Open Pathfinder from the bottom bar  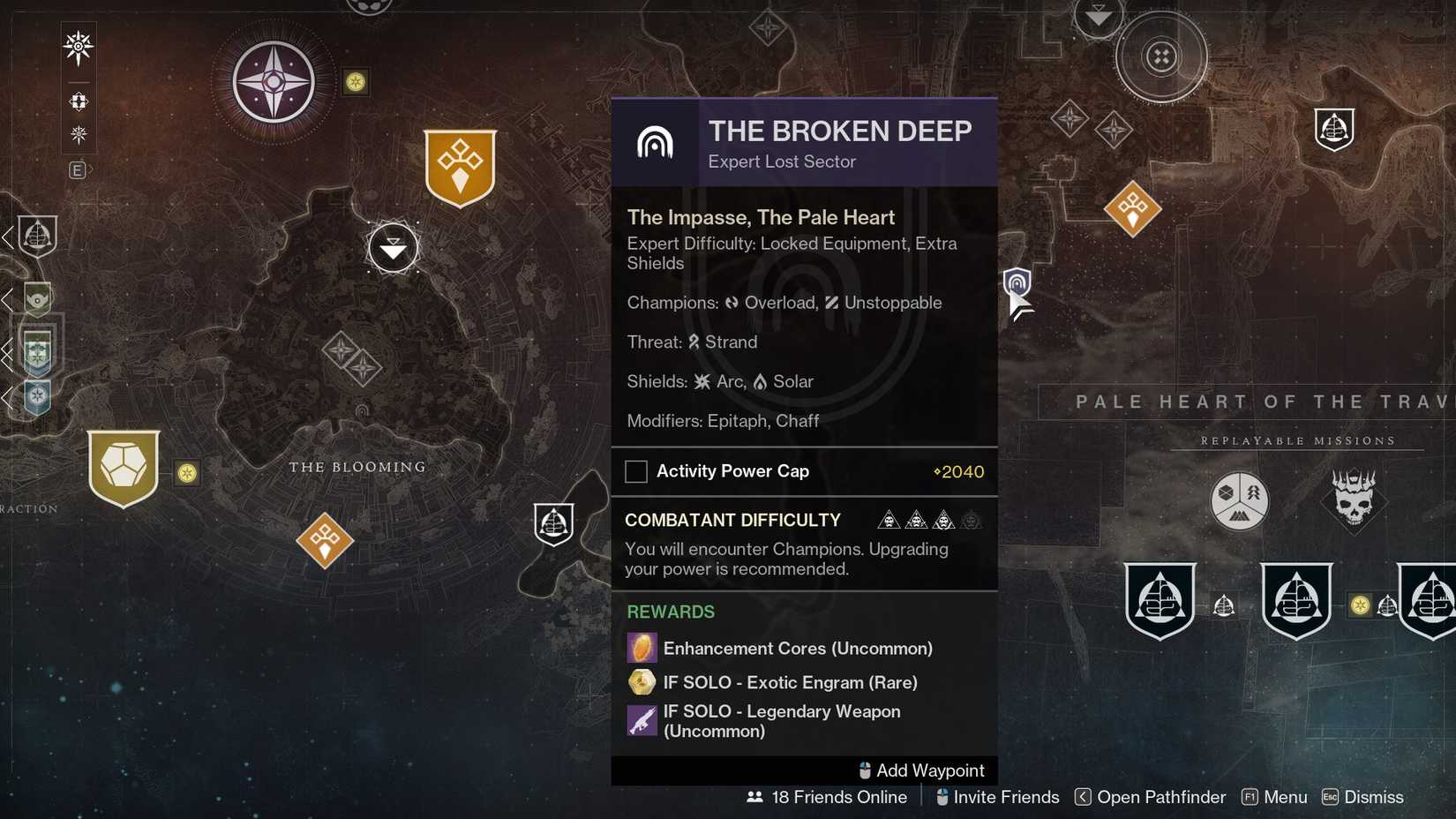click(x=1160, y=797)
